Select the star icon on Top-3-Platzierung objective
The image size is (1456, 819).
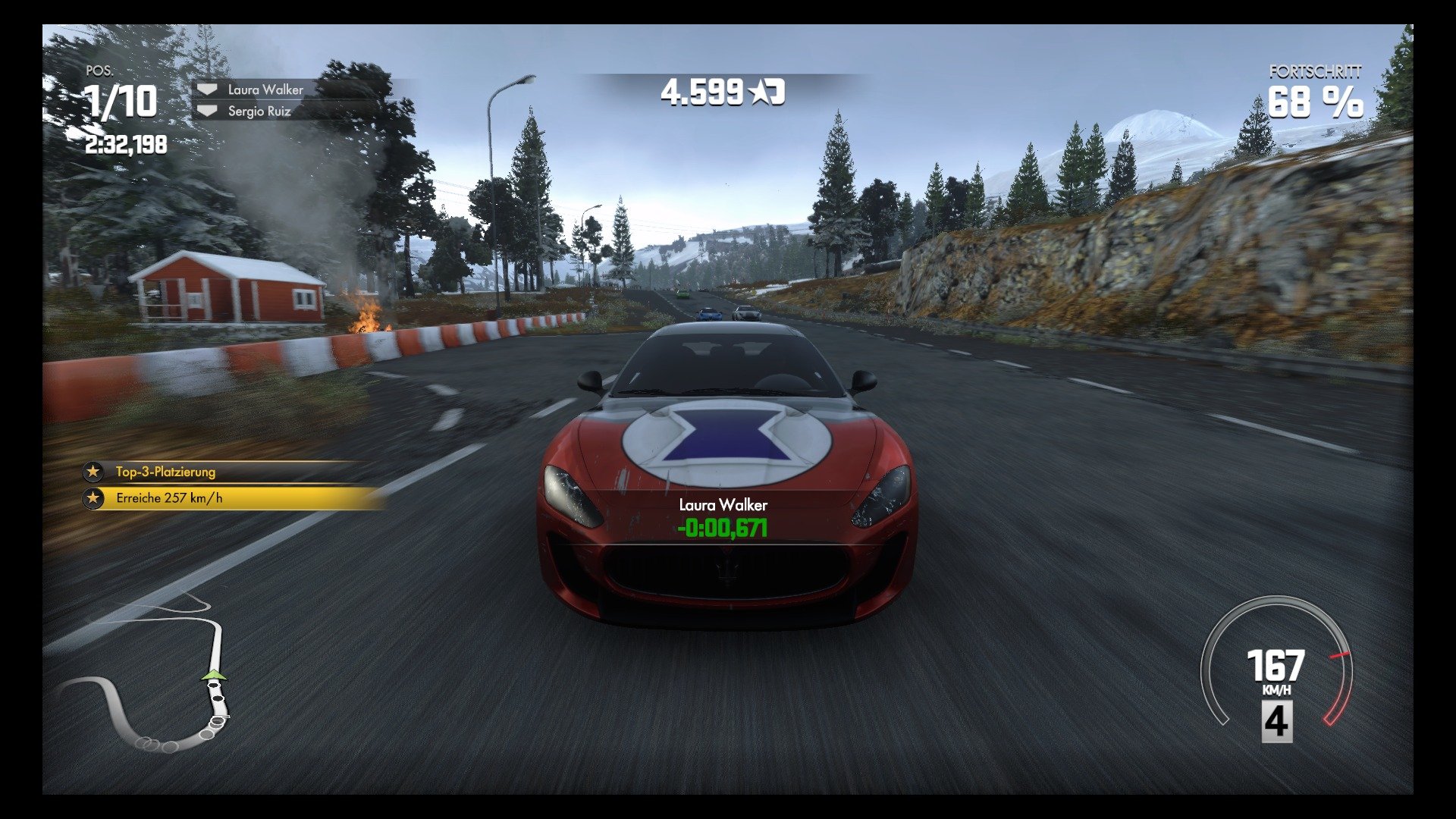tap(93, 472)
